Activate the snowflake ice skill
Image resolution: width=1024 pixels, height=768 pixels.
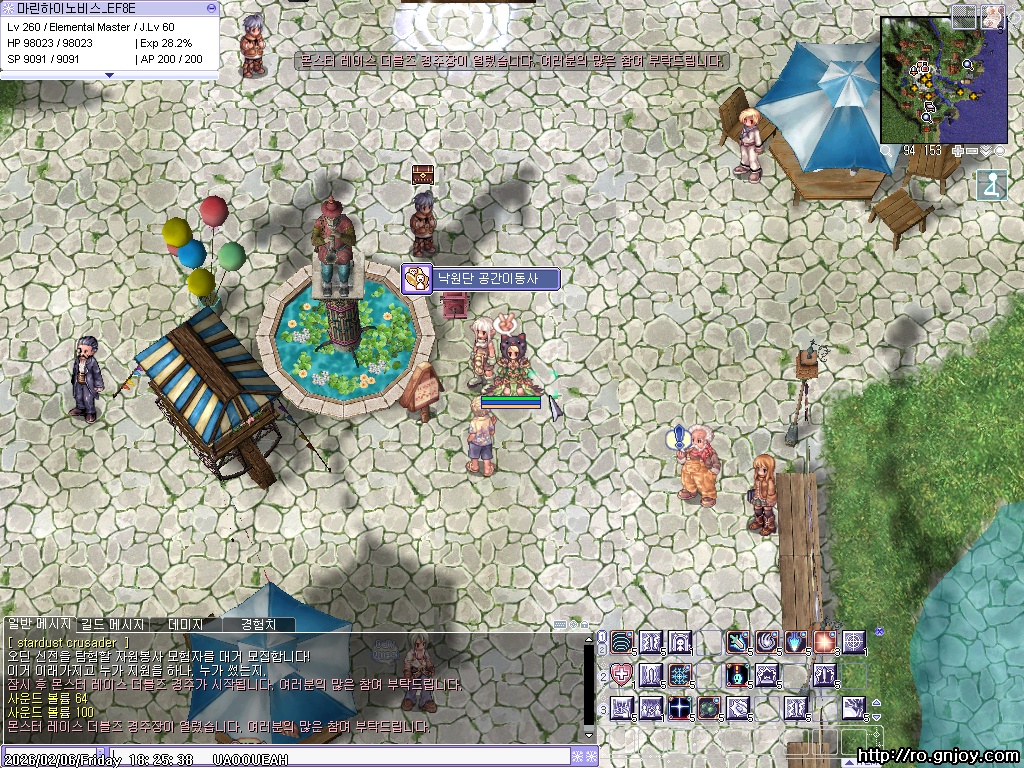[680, 675]
